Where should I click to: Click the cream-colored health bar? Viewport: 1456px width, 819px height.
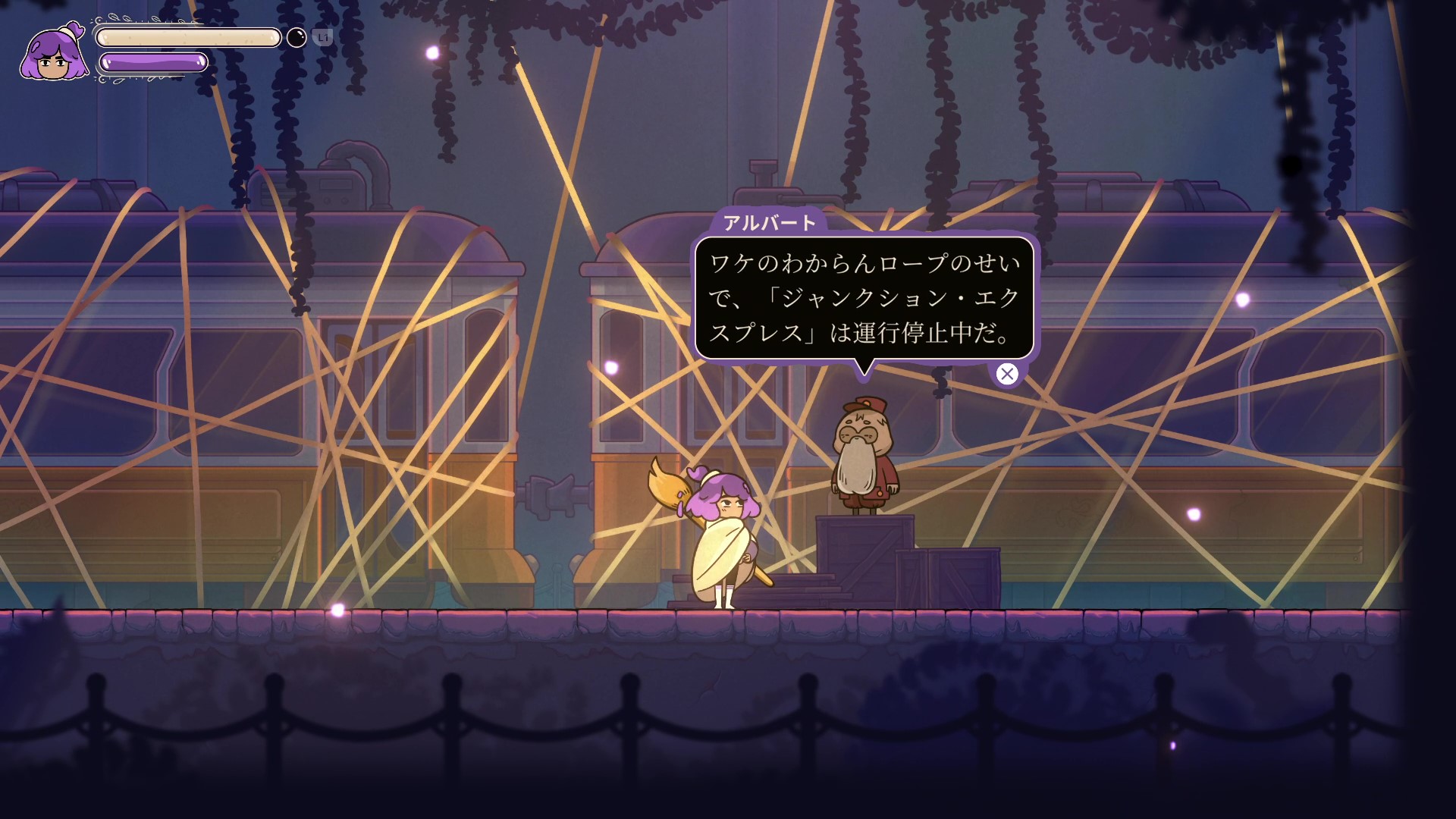pos(188,38)
